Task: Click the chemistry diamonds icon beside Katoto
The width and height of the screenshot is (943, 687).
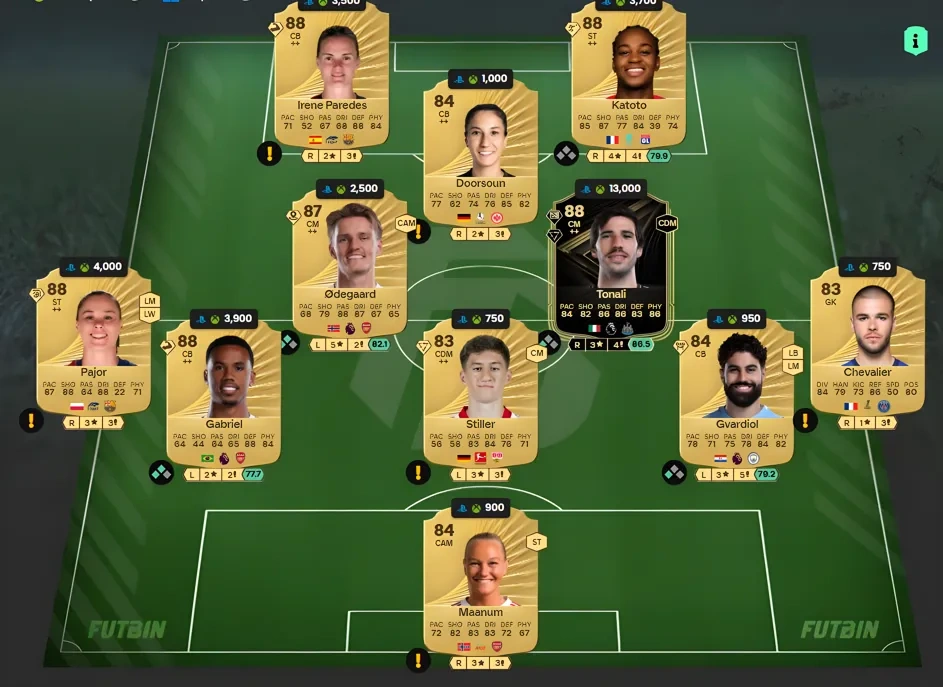Action: pyautogui.click(x=566, y=154)
